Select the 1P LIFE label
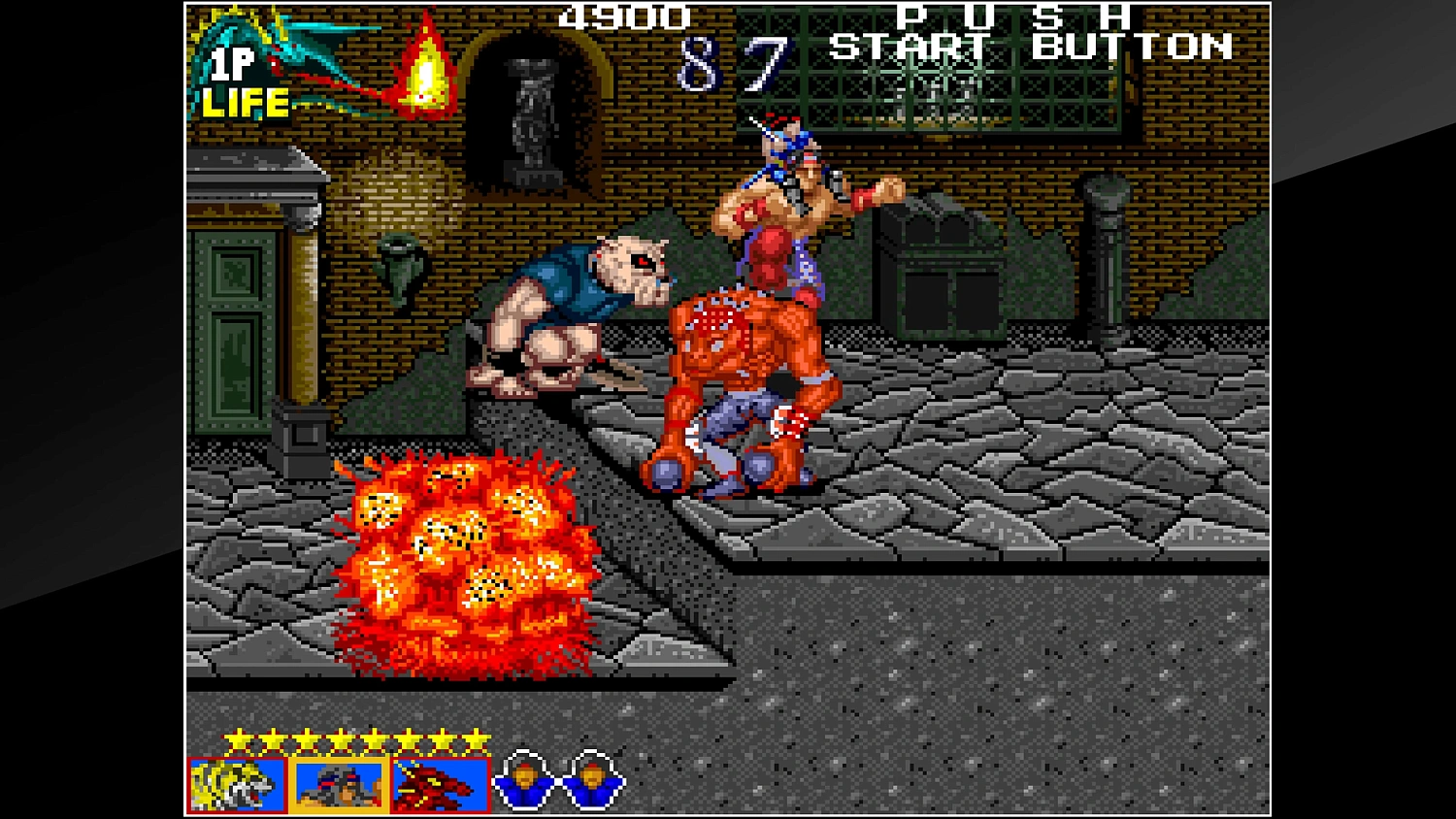Image resolution: width=1456 pixels, height=819 pixels. pos(240,82)
